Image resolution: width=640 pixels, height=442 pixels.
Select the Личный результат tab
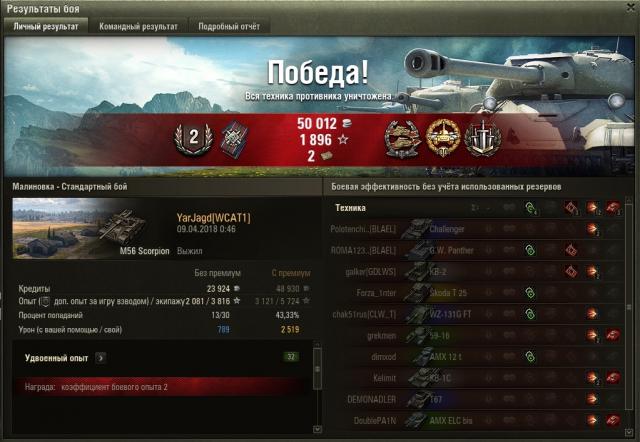tap(45, 27)
